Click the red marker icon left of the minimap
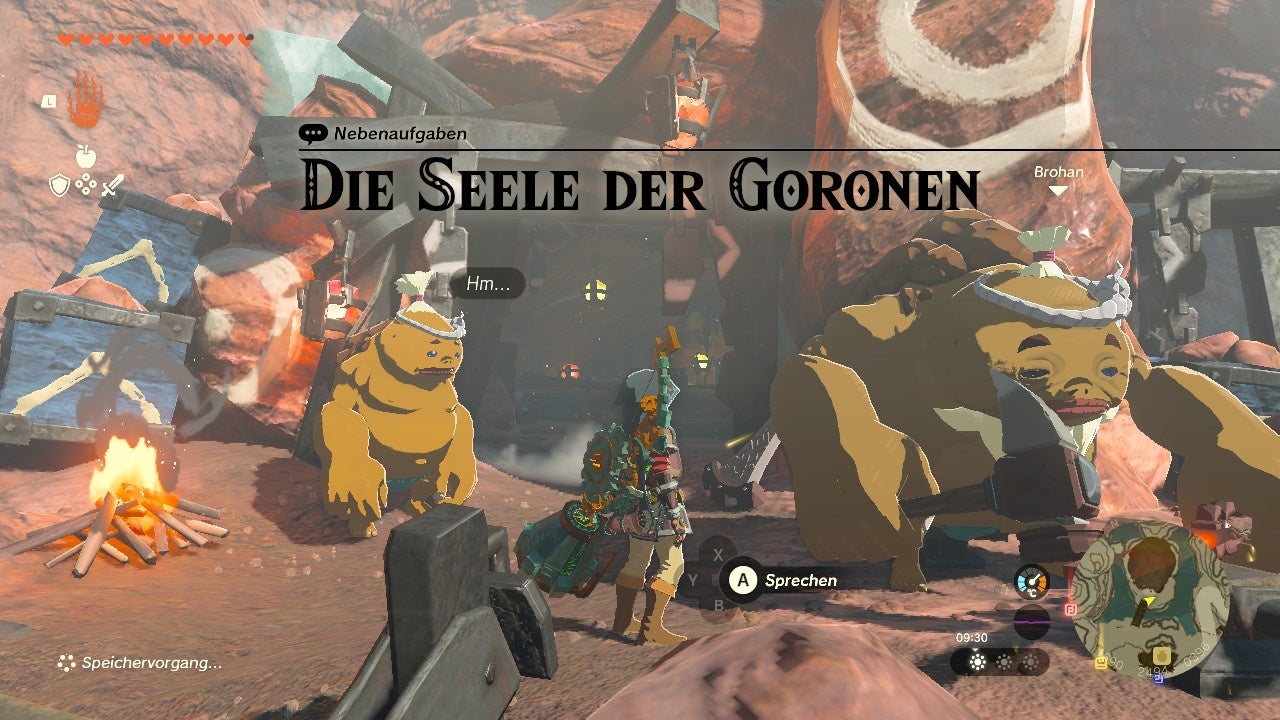 (x=1071, y=609)
